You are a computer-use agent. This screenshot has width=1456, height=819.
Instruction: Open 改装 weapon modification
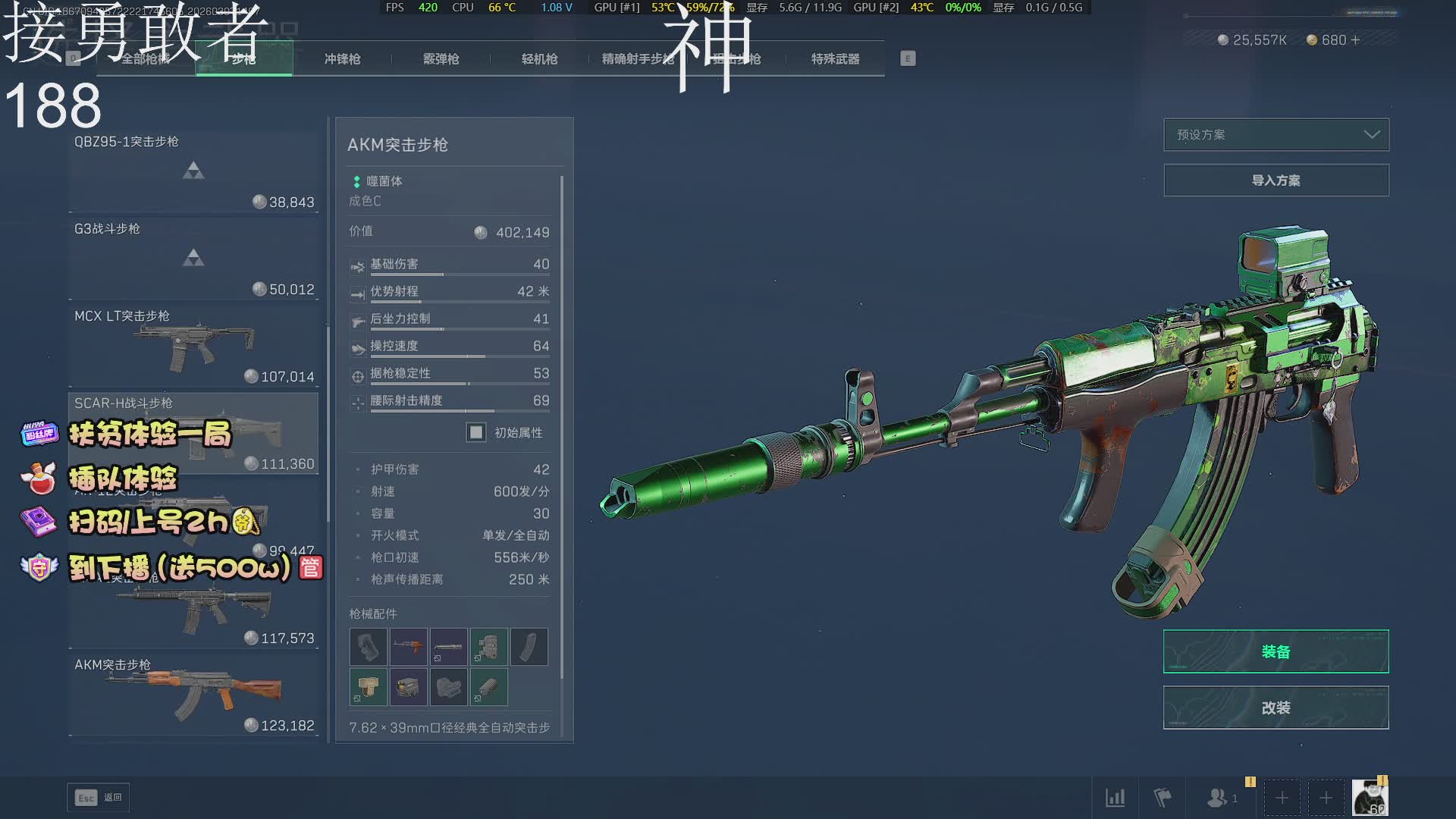point(1276,708)
